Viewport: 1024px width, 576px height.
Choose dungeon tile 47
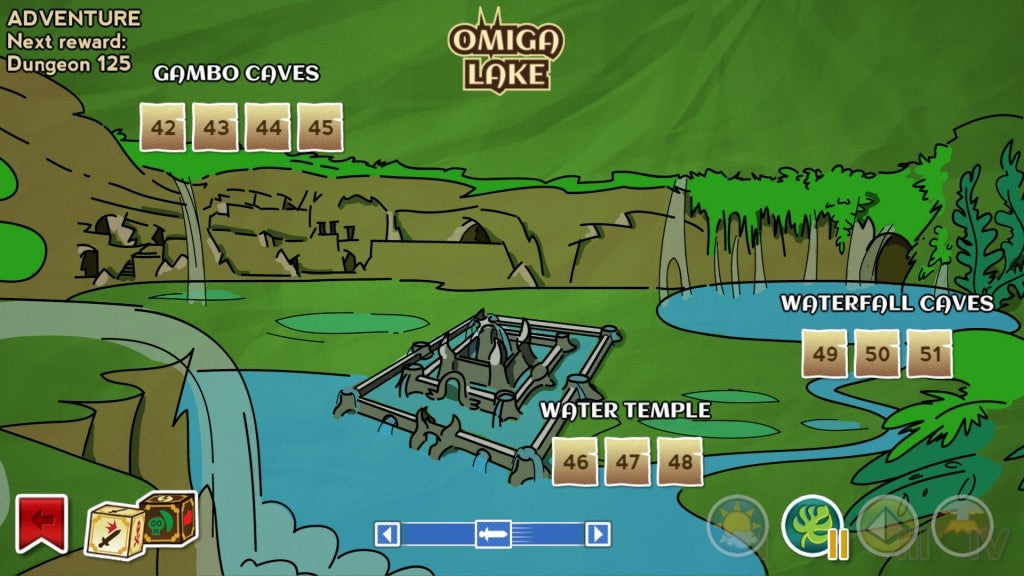(x=627, y=462)
